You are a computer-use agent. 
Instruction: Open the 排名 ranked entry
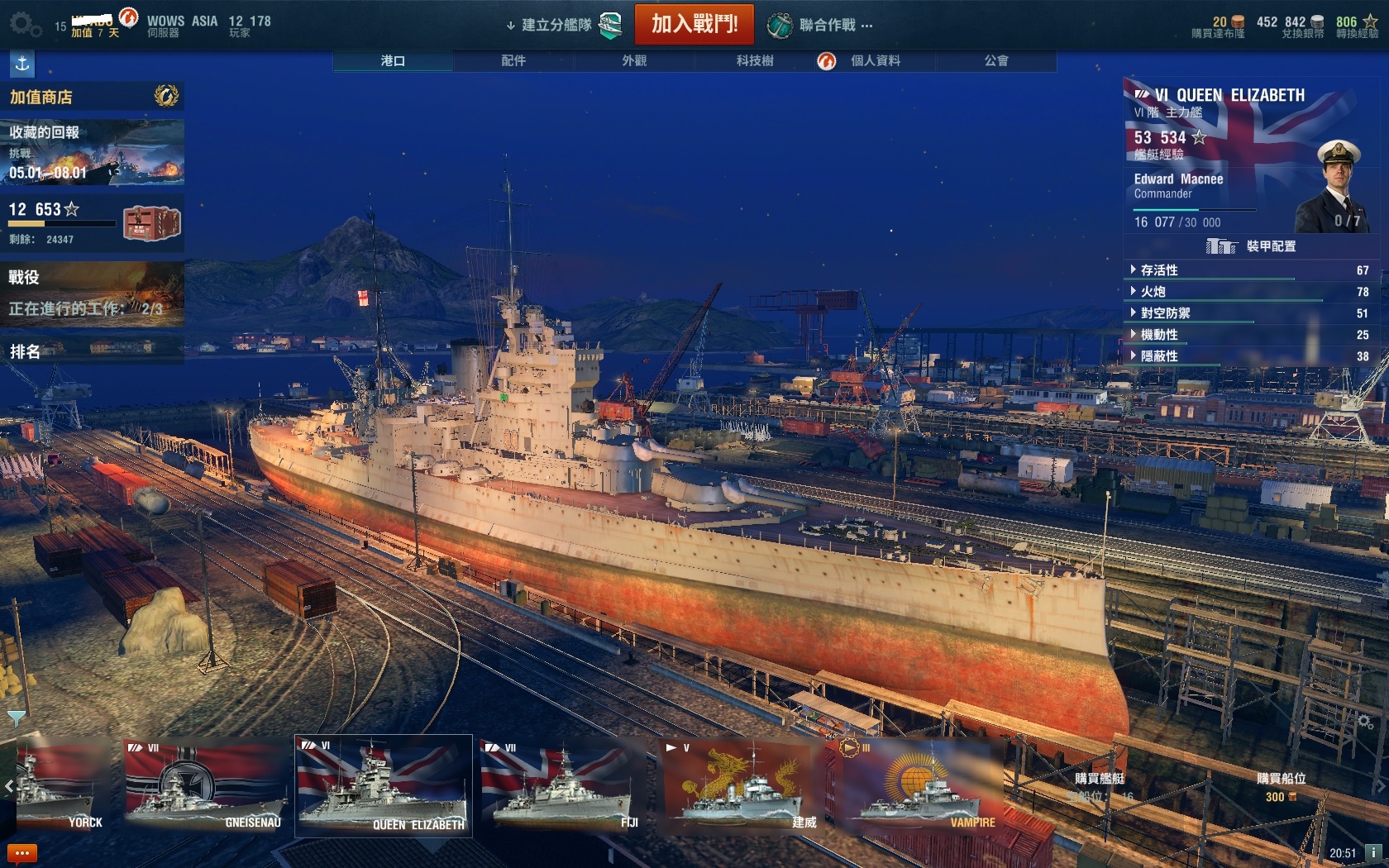pos(91,351)
